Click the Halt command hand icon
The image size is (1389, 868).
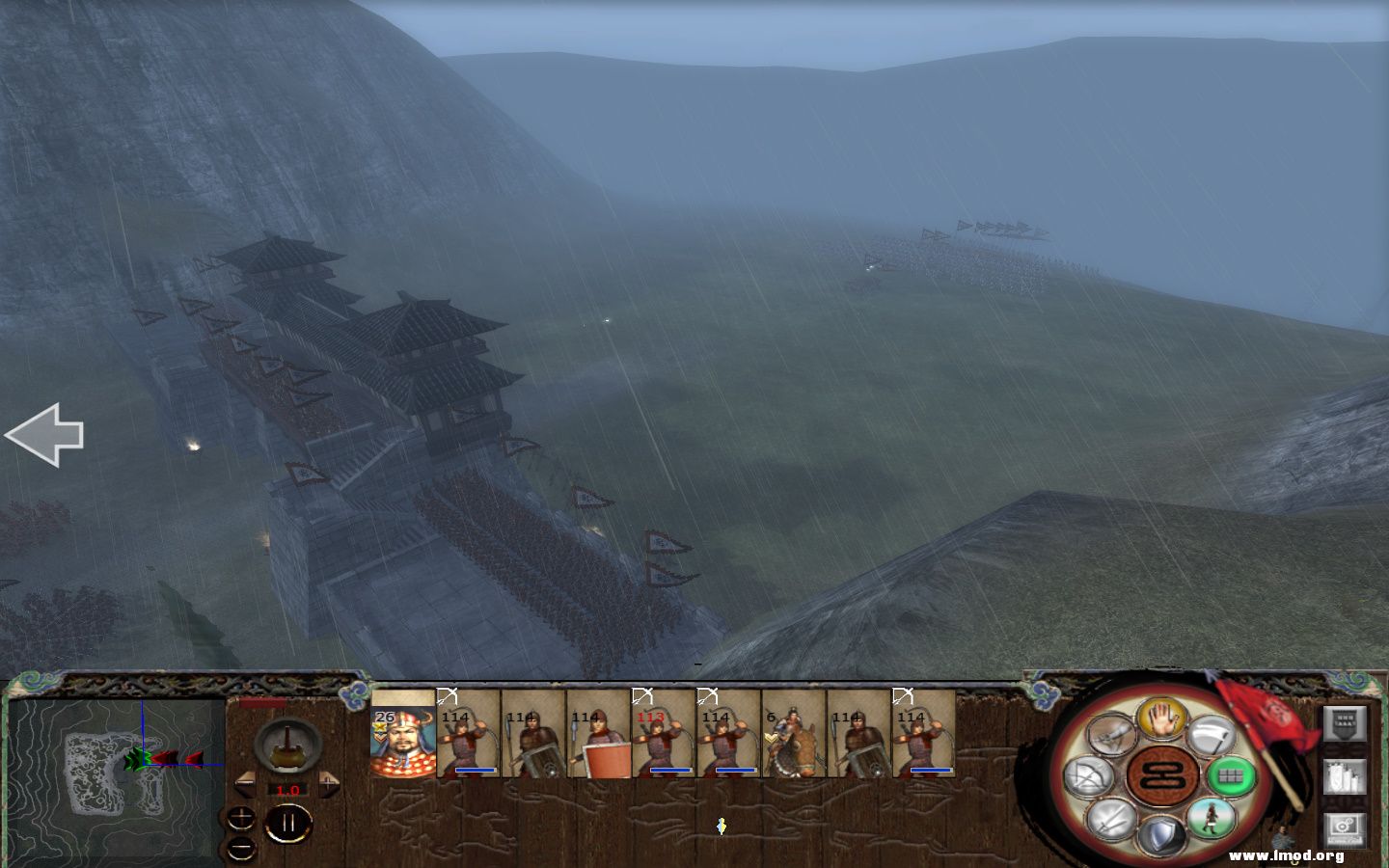[1161, 718]
